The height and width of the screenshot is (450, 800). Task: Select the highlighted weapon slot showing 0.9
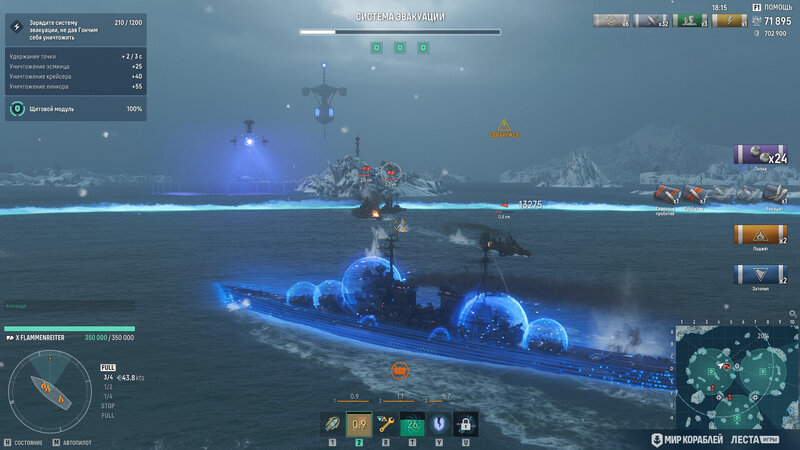point(359,424)
